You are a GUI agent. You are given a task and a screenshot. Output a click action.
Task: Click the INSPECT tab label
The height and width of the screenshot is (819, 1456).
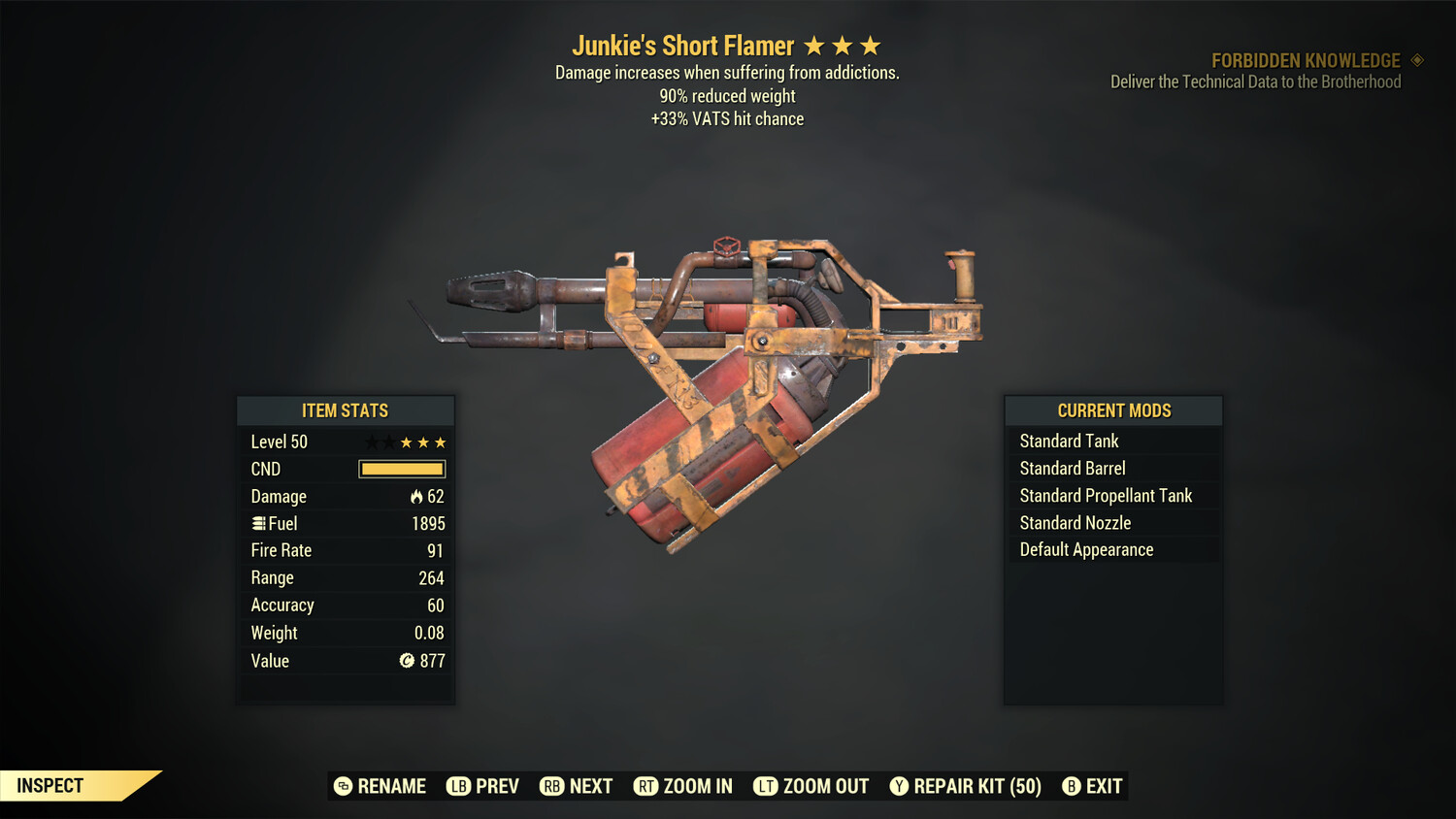(50, 785)
